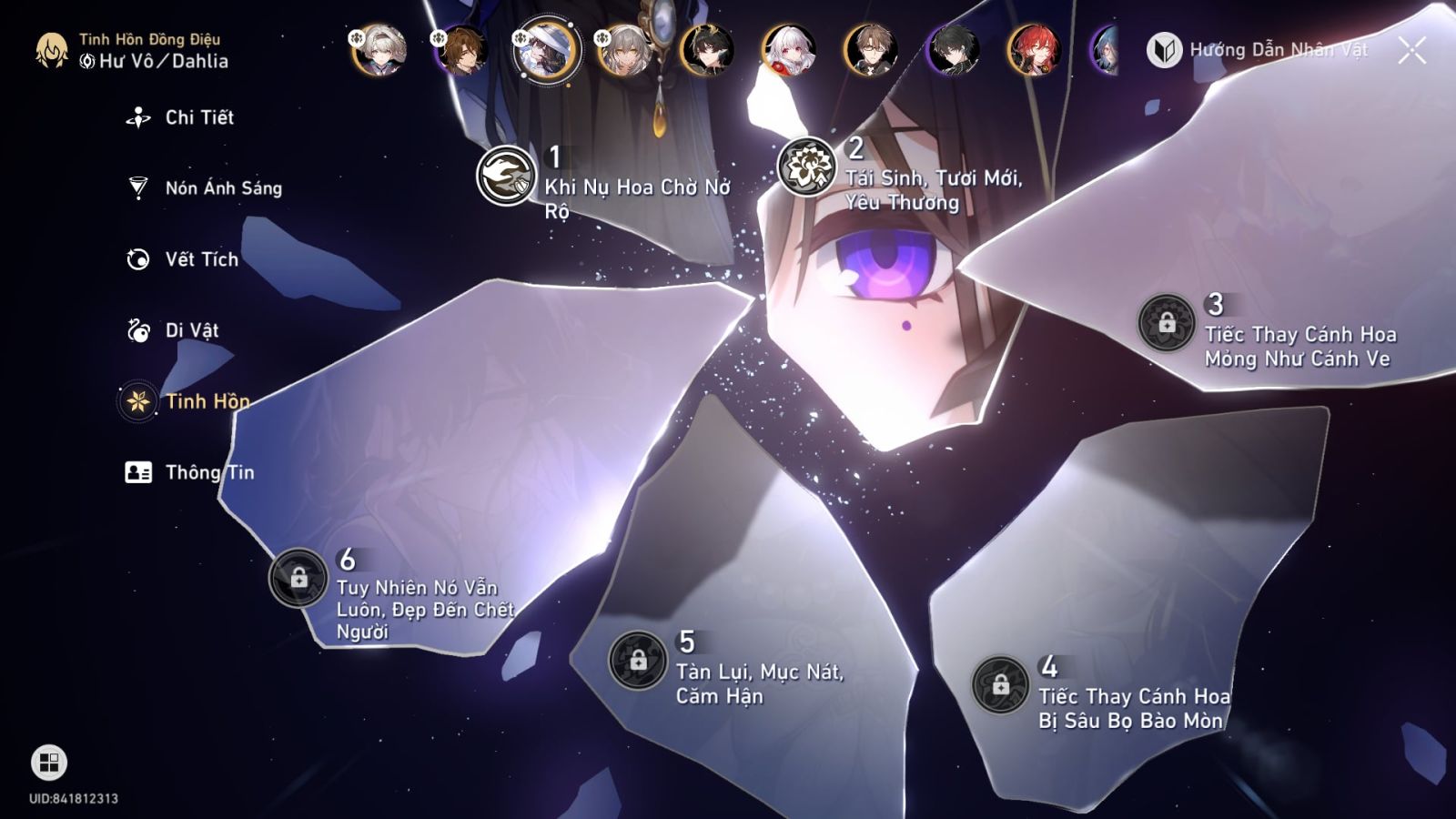Screen dimensions: 1456x819
Task: Click the padlock icon on eidolon 3
Action: (x=1169, y=323)
